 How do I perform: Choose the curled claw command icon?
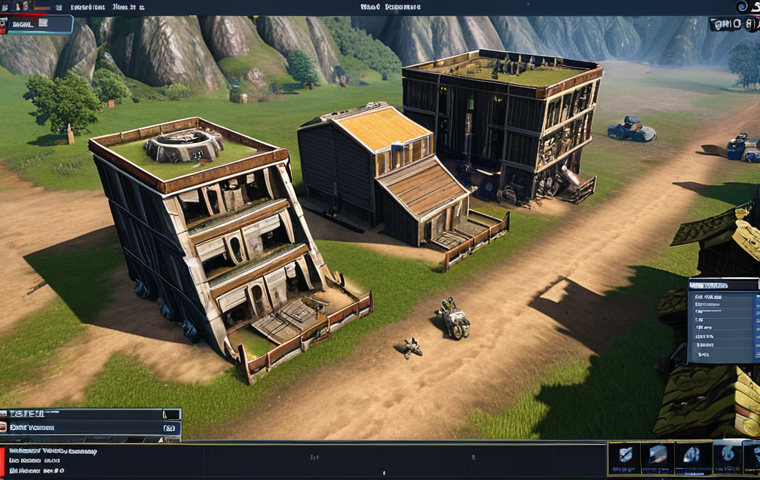[x=692, y=455]
